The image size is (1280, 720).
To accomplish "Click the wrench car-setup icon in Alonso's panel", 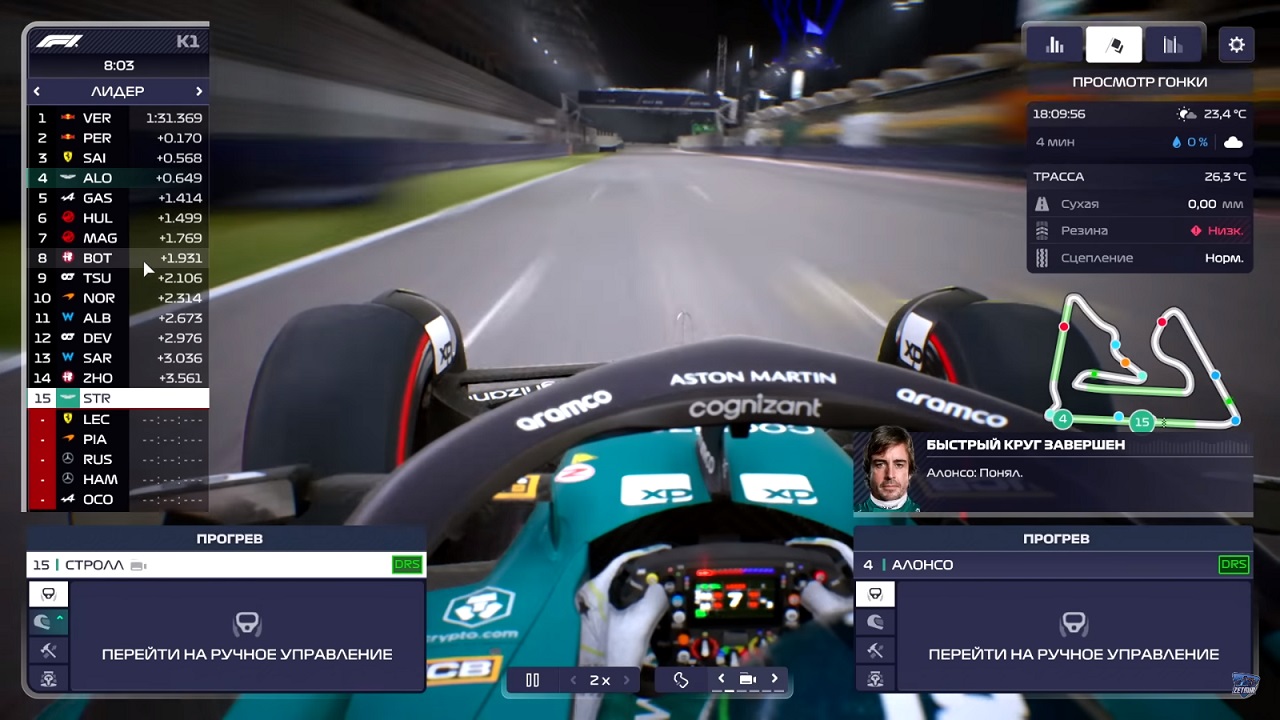I will pos(876,651).
